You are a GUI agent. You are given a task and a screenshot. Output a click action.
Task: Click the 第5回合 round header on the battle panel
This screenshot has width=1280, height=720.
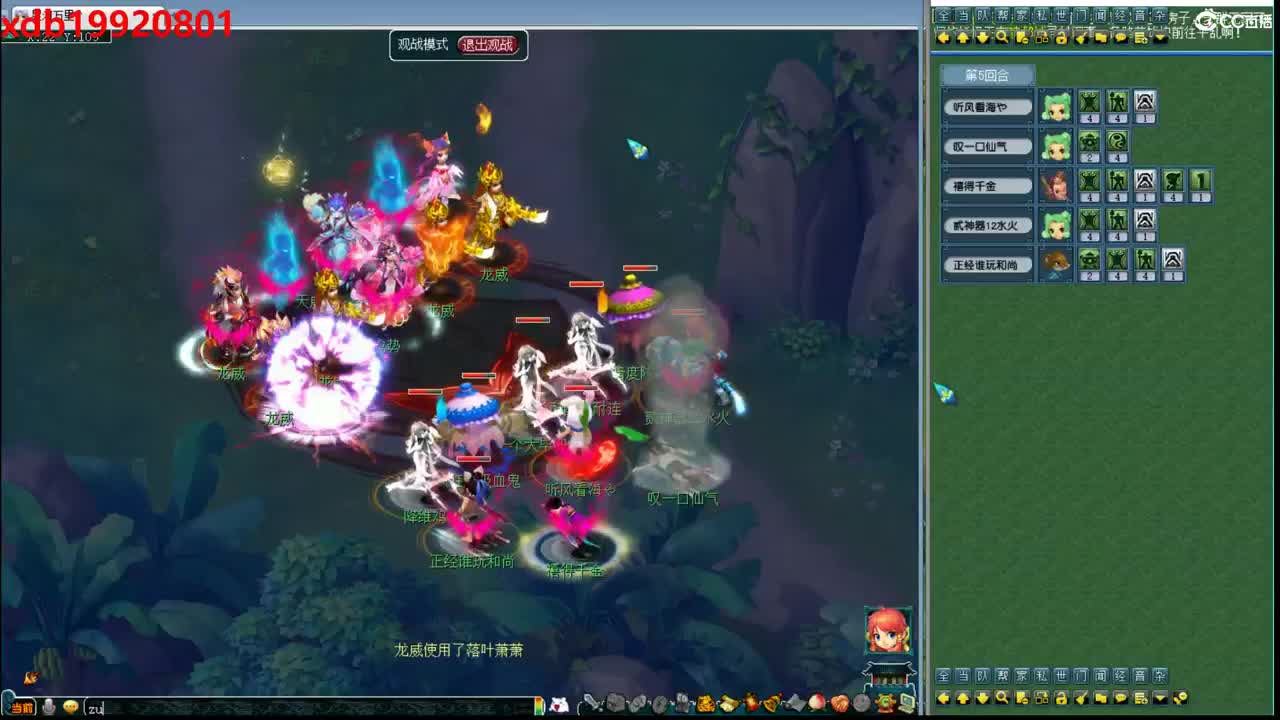[x=985, y=75]
